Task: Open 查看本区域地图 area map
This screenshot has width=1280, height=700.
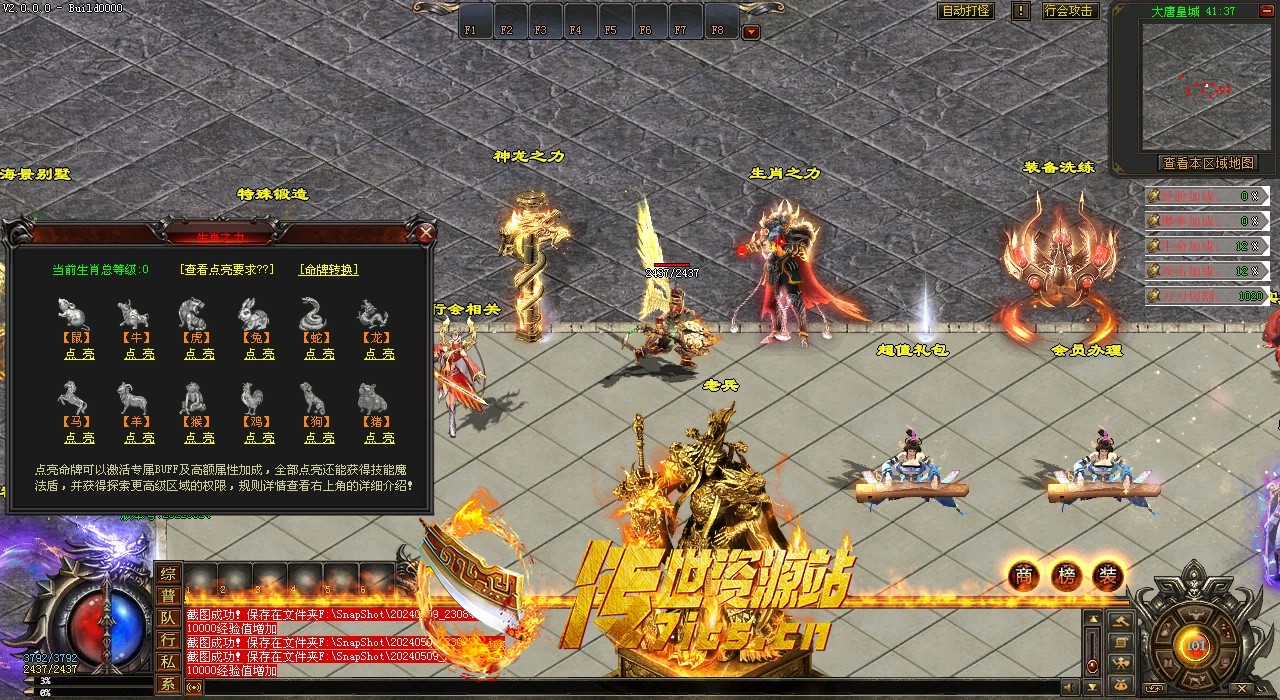Action: point(1207,163)
